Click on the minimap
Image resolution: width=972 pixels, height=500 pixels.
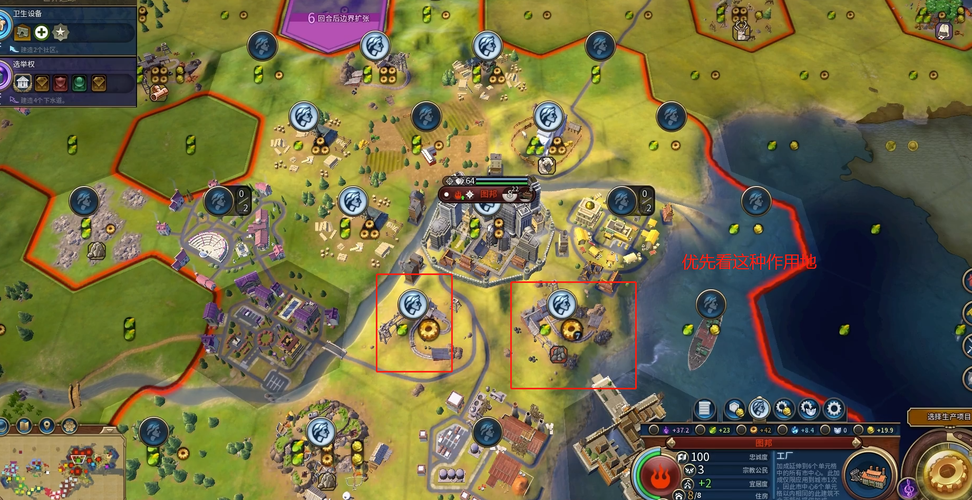tap(60, 468)
